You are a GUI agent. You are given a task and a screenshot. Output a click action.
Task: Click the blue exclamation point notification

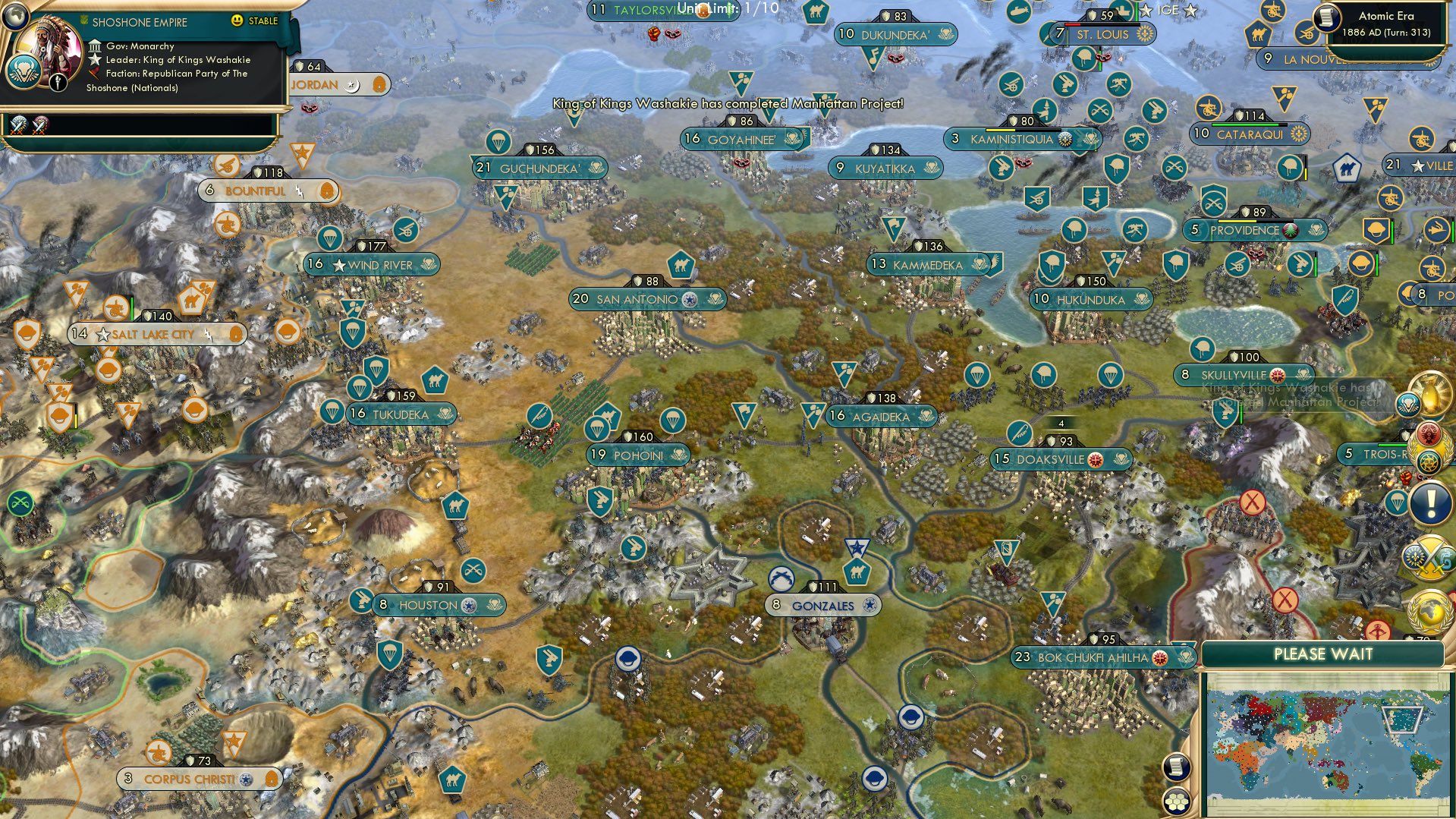[1431, 502]
